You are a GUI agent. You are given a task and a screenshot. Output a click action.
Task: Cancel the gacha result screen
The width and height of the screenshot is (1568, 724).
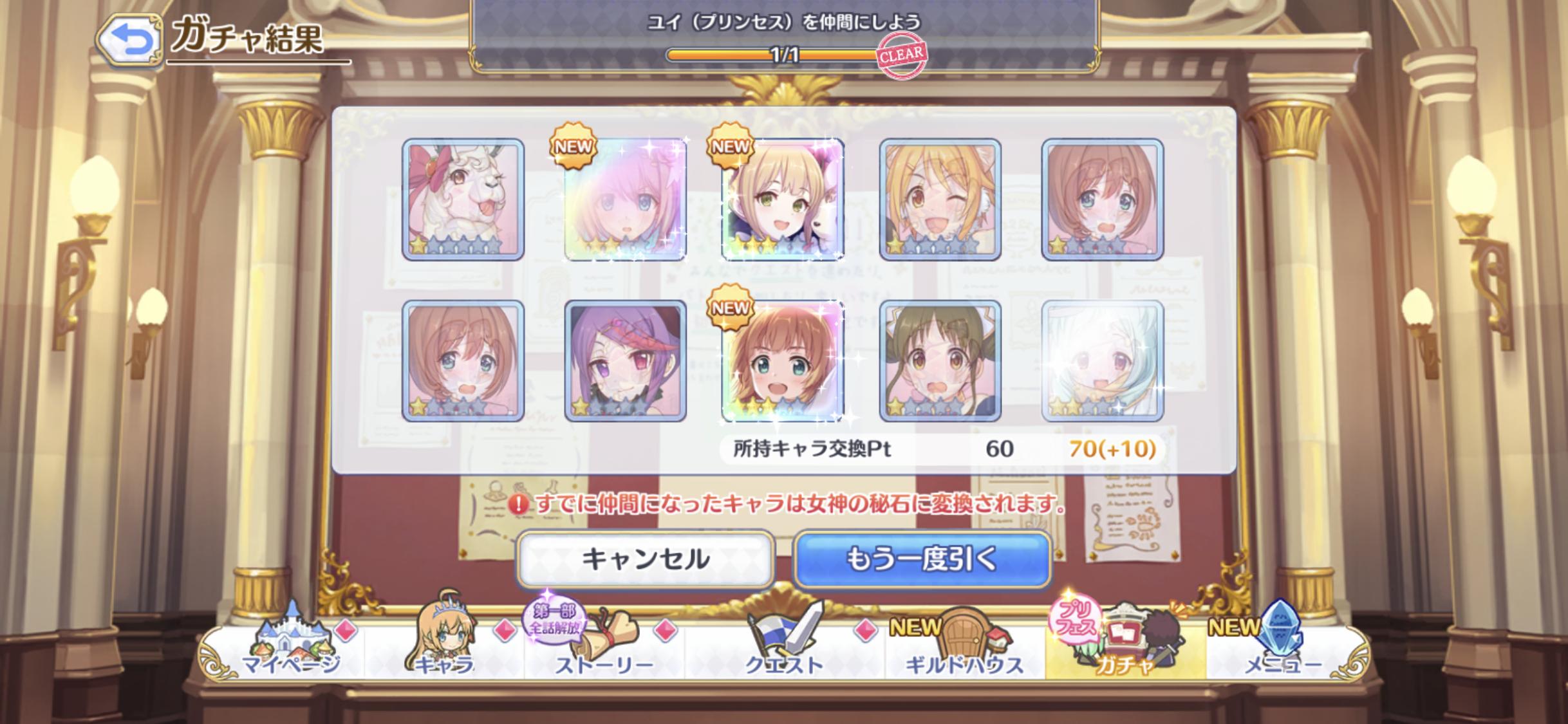point(645,559)
